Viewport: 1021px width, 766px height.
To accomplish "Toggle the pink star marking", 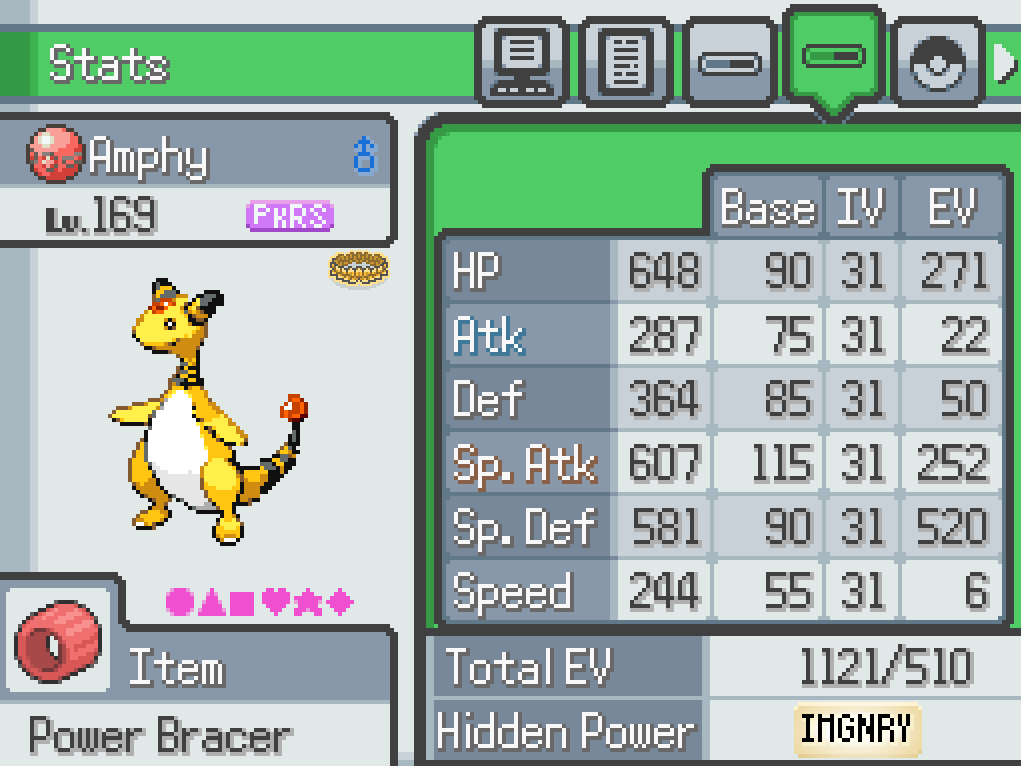I will [x=309, y=602].
